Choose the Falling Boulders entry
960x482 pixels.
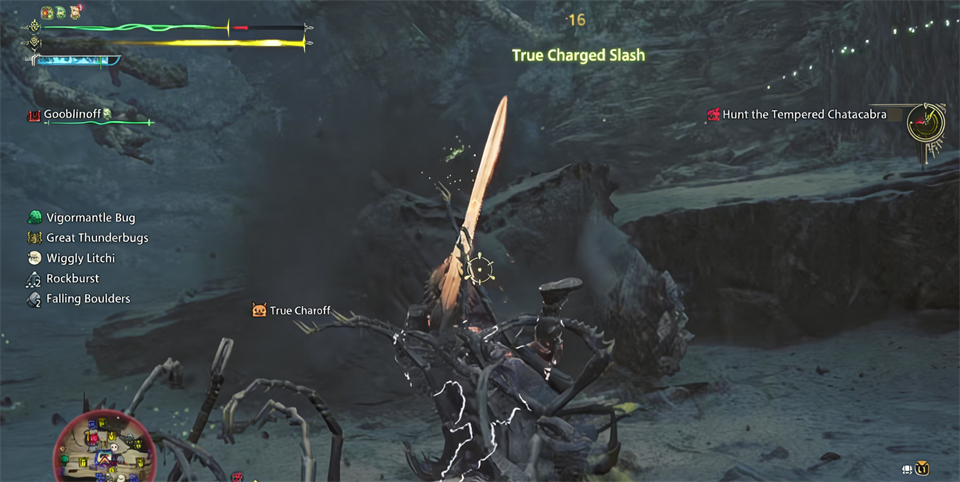pyautogui.click(x=88, y=299)
